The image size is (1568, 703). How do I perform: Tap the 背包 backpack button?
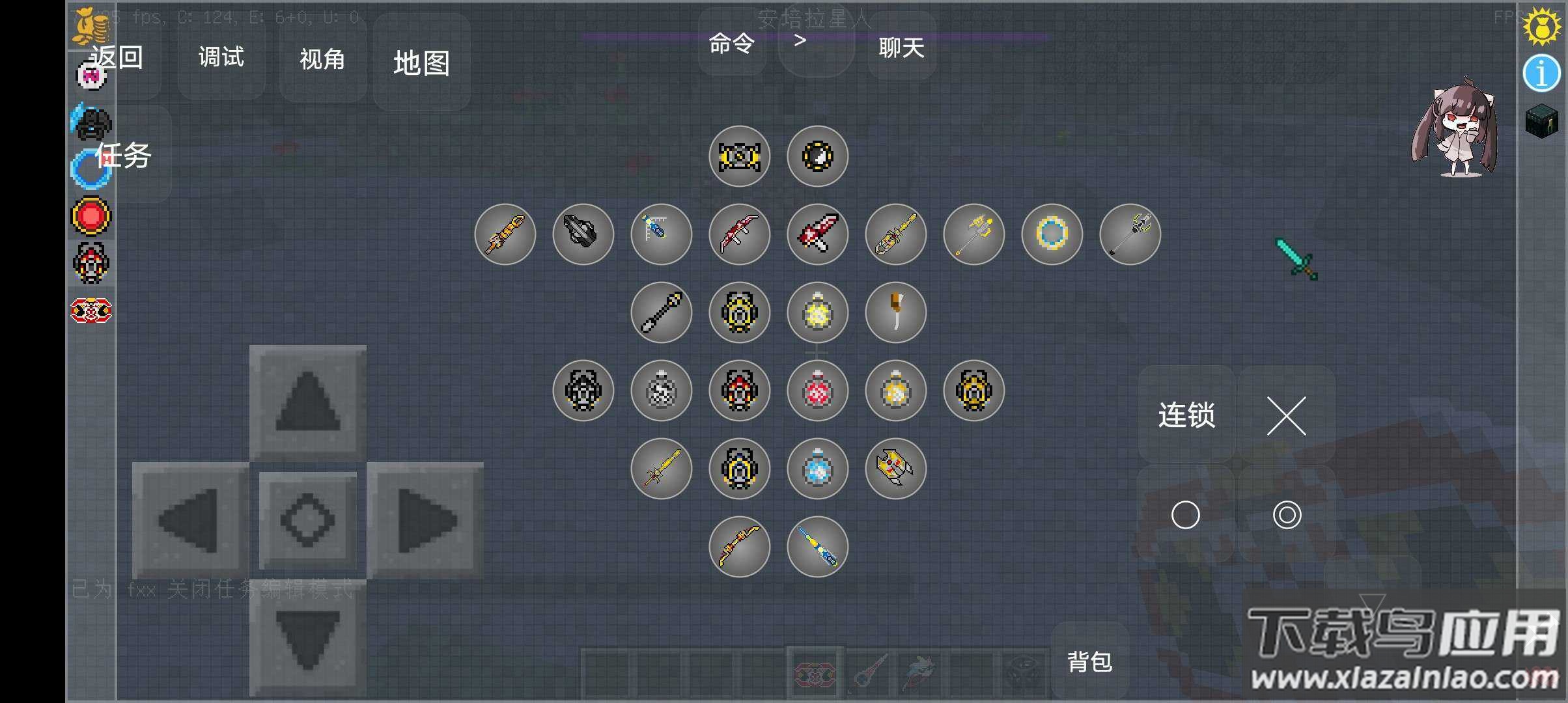pos(1089,661)
